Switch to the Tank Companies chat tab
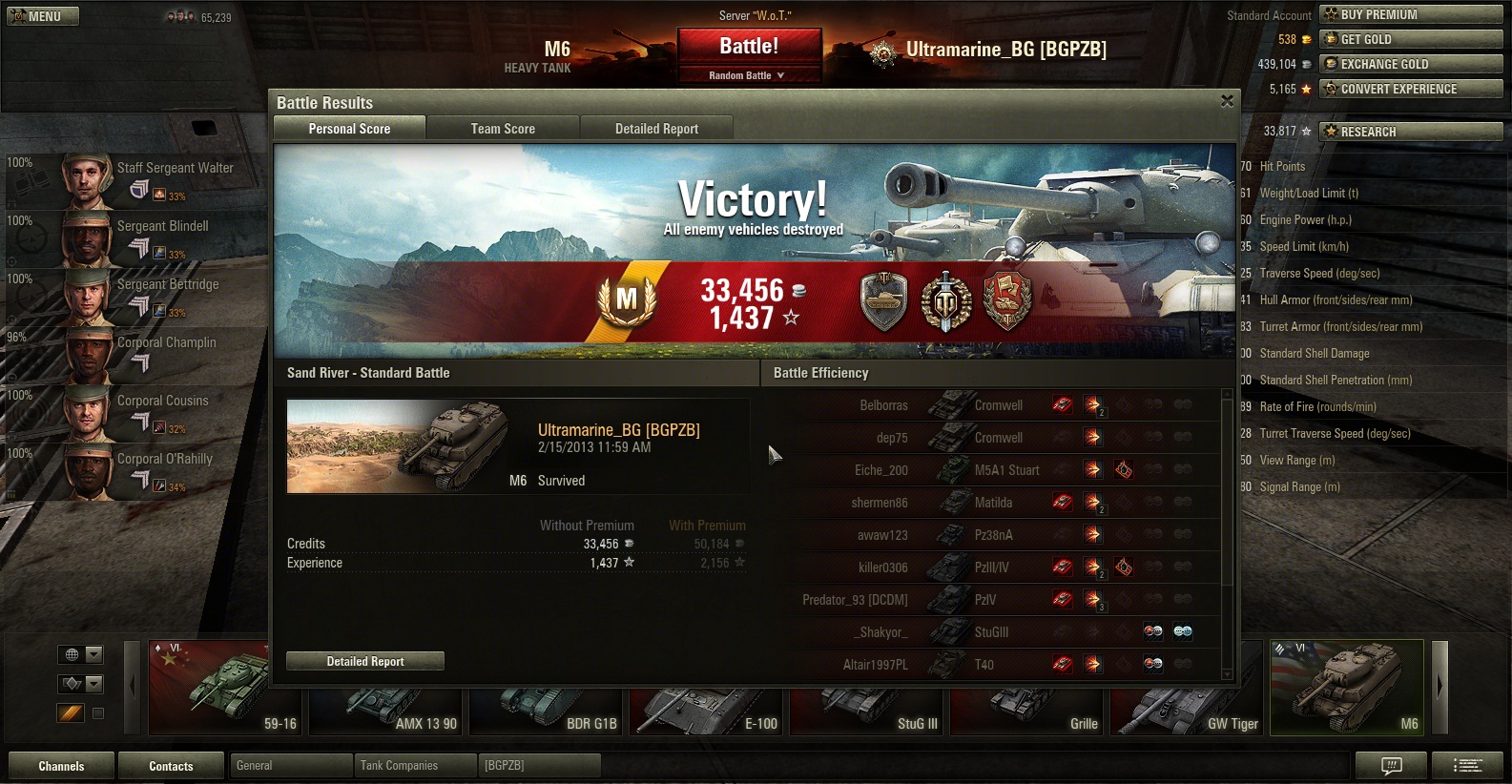The height and width of the screenshot is (784, 1512). coord(414,766)
